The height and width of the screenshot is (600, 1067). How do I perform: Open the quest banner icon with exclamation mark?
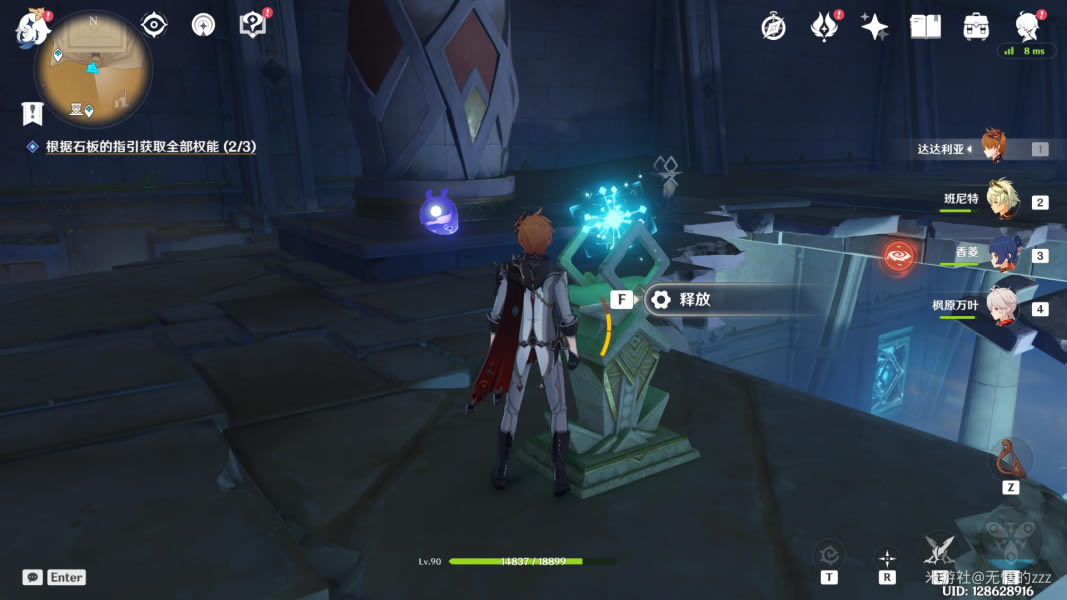(x=33, y=113)
